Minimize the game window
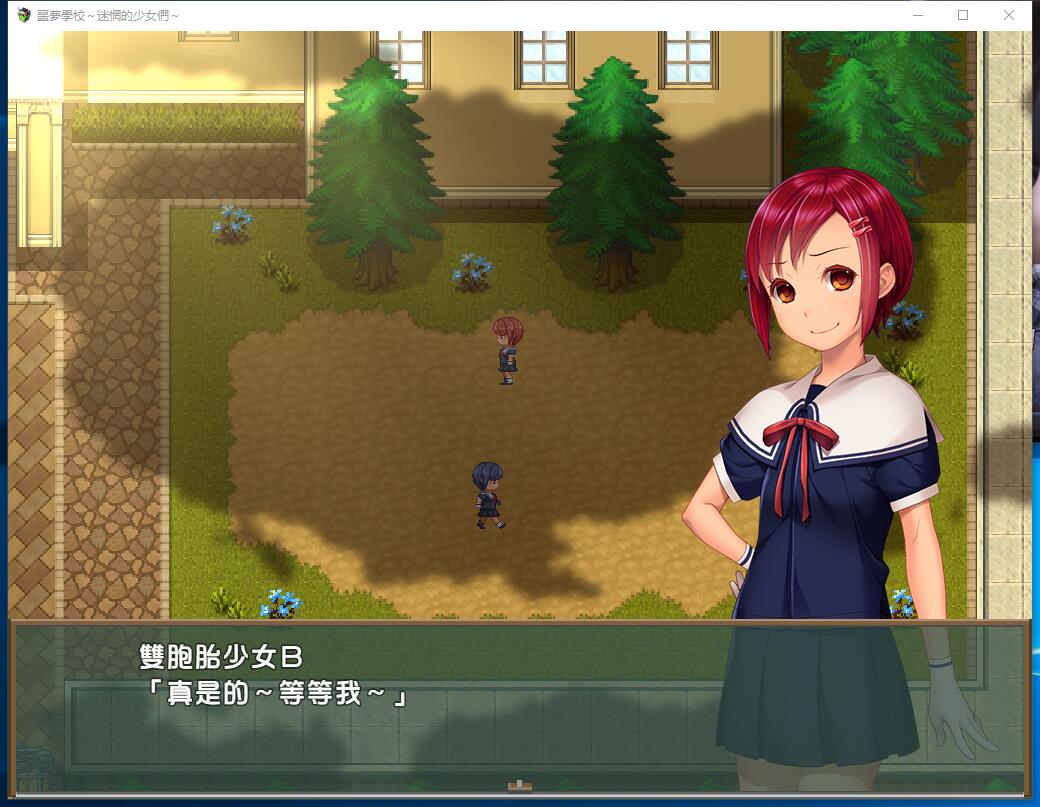The height and width of the screenshot is (807, 1040). tap(918, 15)
